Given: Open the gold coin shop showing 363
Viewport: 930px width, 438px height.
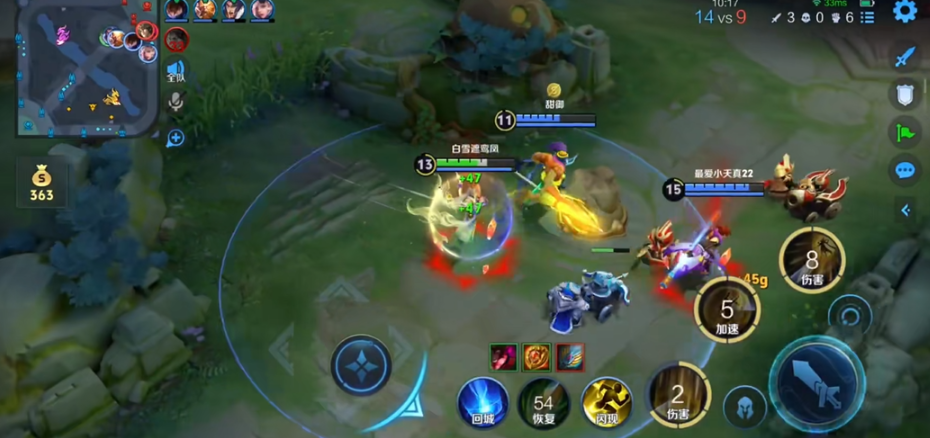Looking at the screenshot, I should 42,184.
